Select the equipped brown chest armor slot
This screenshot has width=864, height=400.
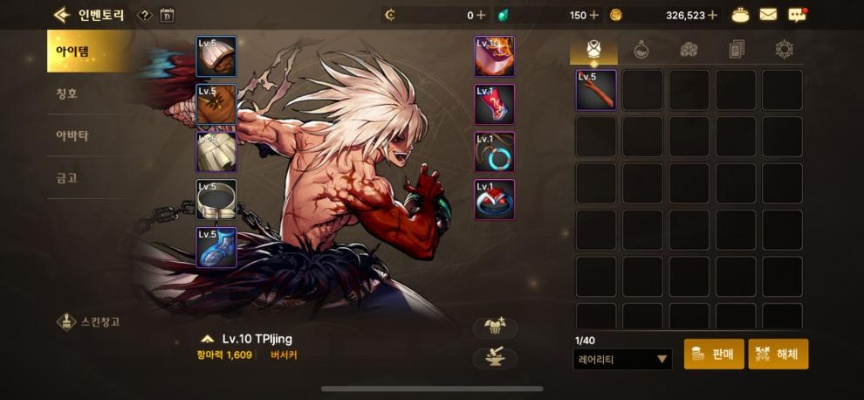[x=216, y=104]
